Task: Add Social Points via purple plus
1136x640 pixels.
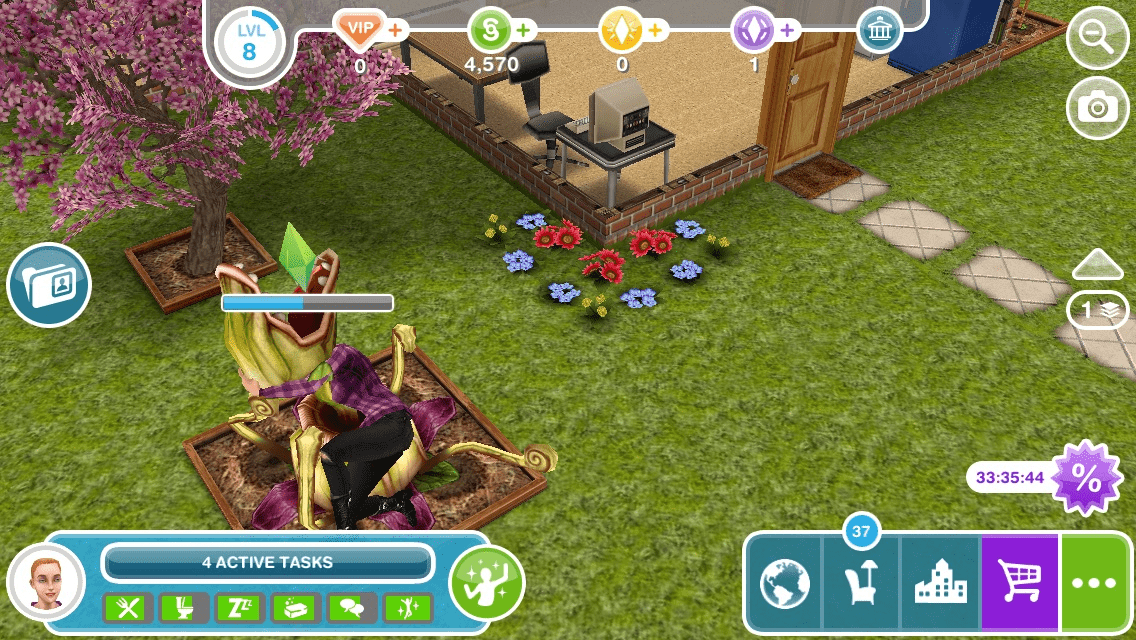Action: pos(788,30)
